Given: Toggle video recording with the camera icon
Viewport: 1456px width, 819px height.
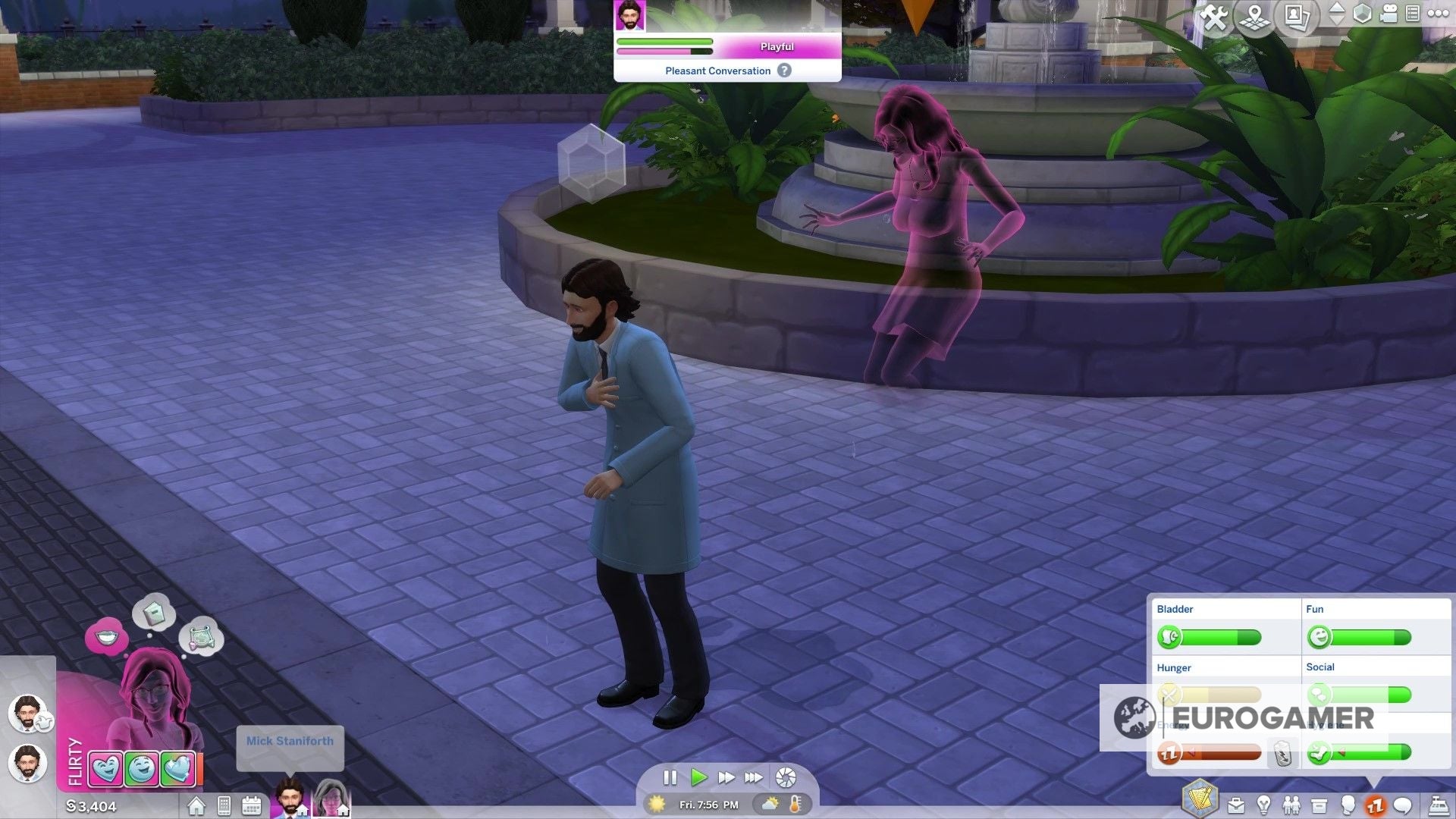Looking at the screenshot, I should click(x=1388, y=14).
